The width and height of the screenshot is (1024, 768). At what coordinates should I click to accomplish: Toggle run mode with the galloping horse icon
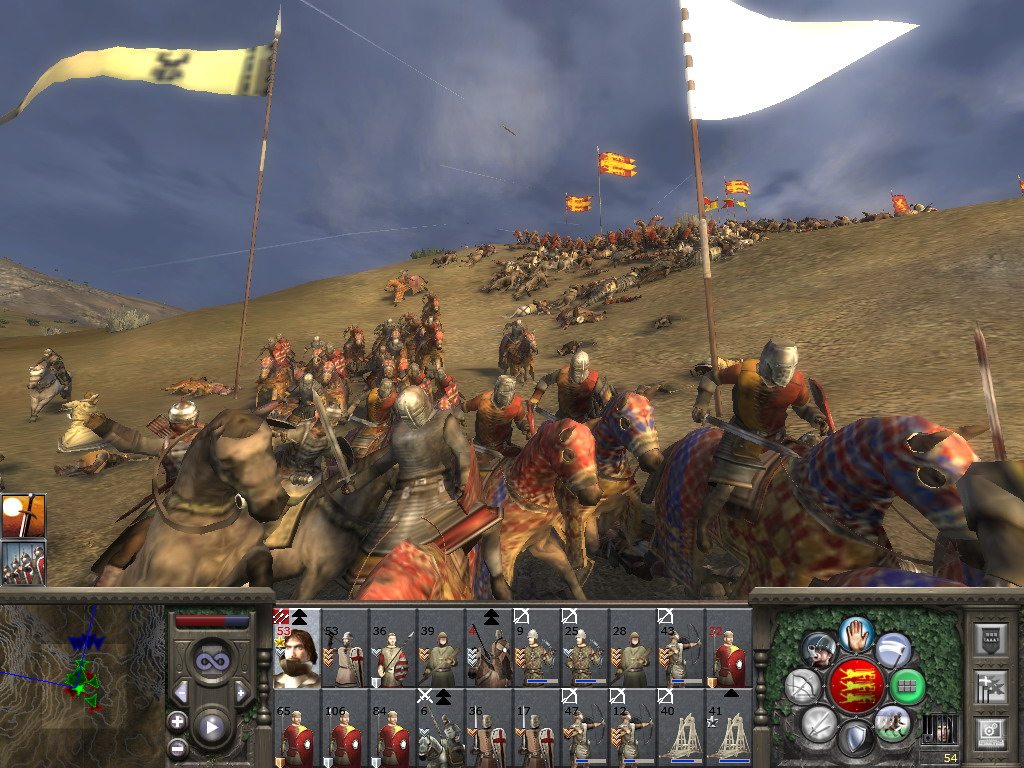(892, 723)
